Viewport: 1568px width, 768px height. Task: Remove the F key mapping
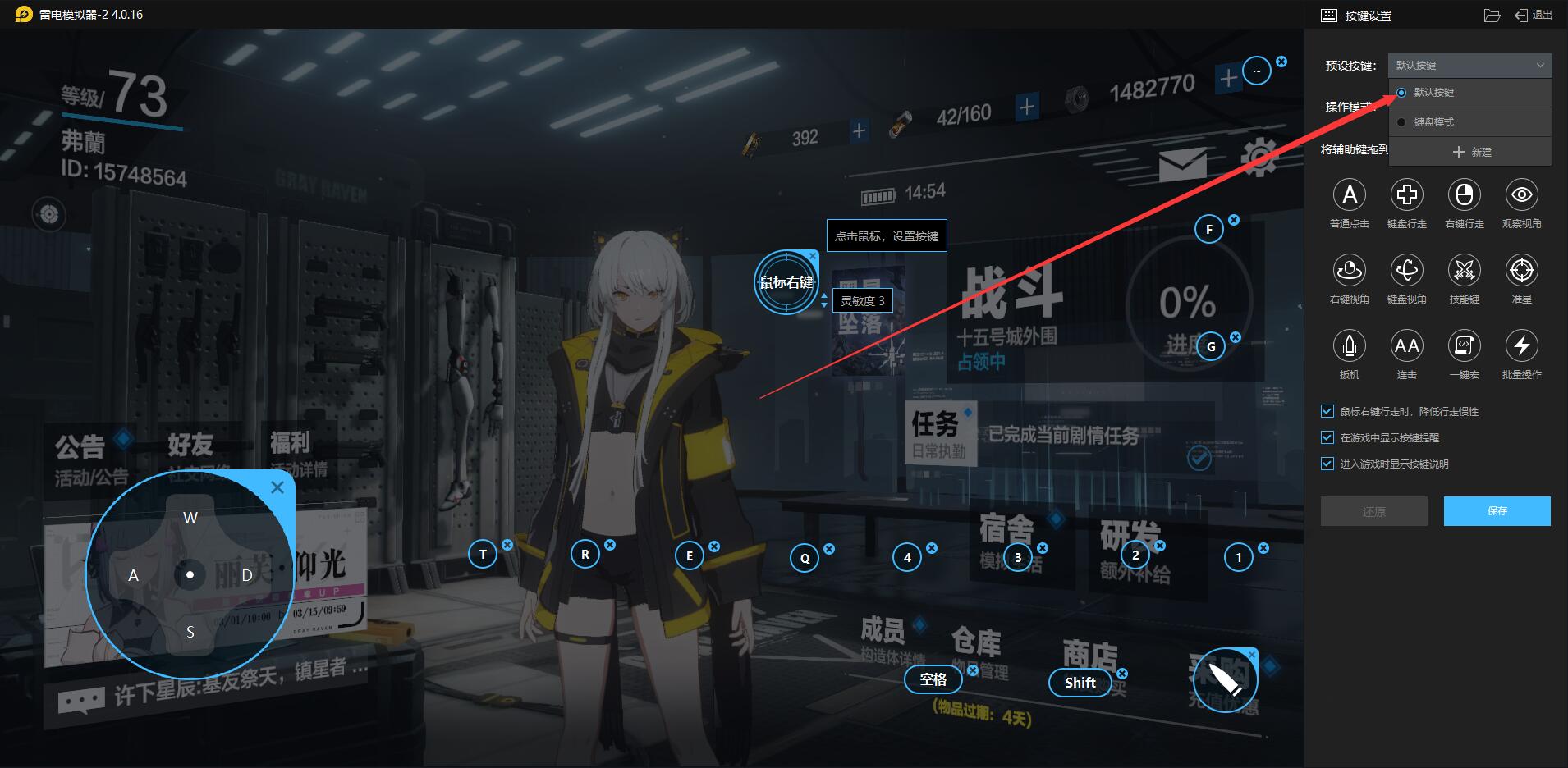1234,220
